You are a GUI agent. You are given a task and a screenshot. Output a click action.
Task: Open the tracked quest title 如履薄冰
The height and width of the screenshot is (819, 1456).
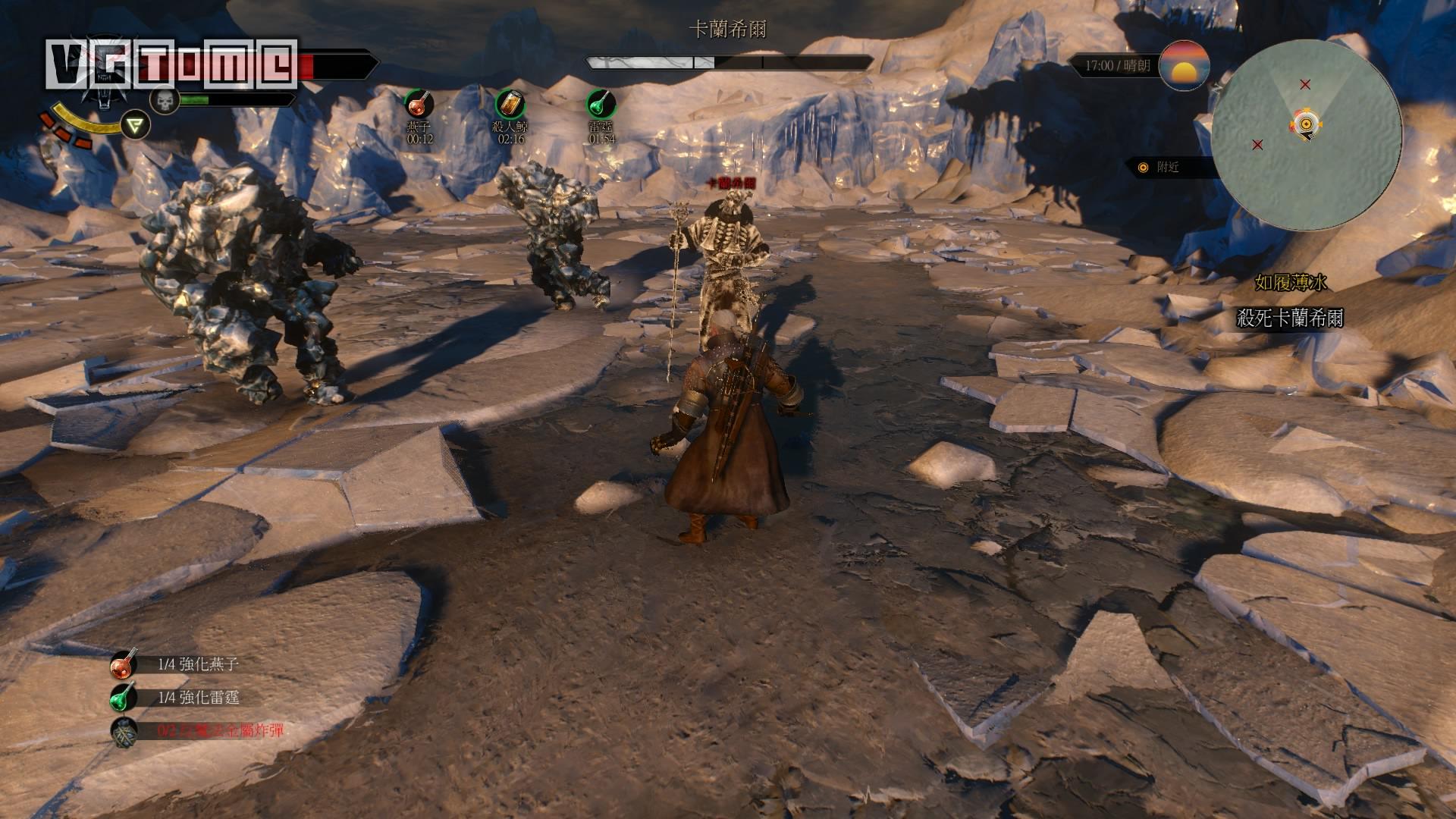coord(1290,283)
